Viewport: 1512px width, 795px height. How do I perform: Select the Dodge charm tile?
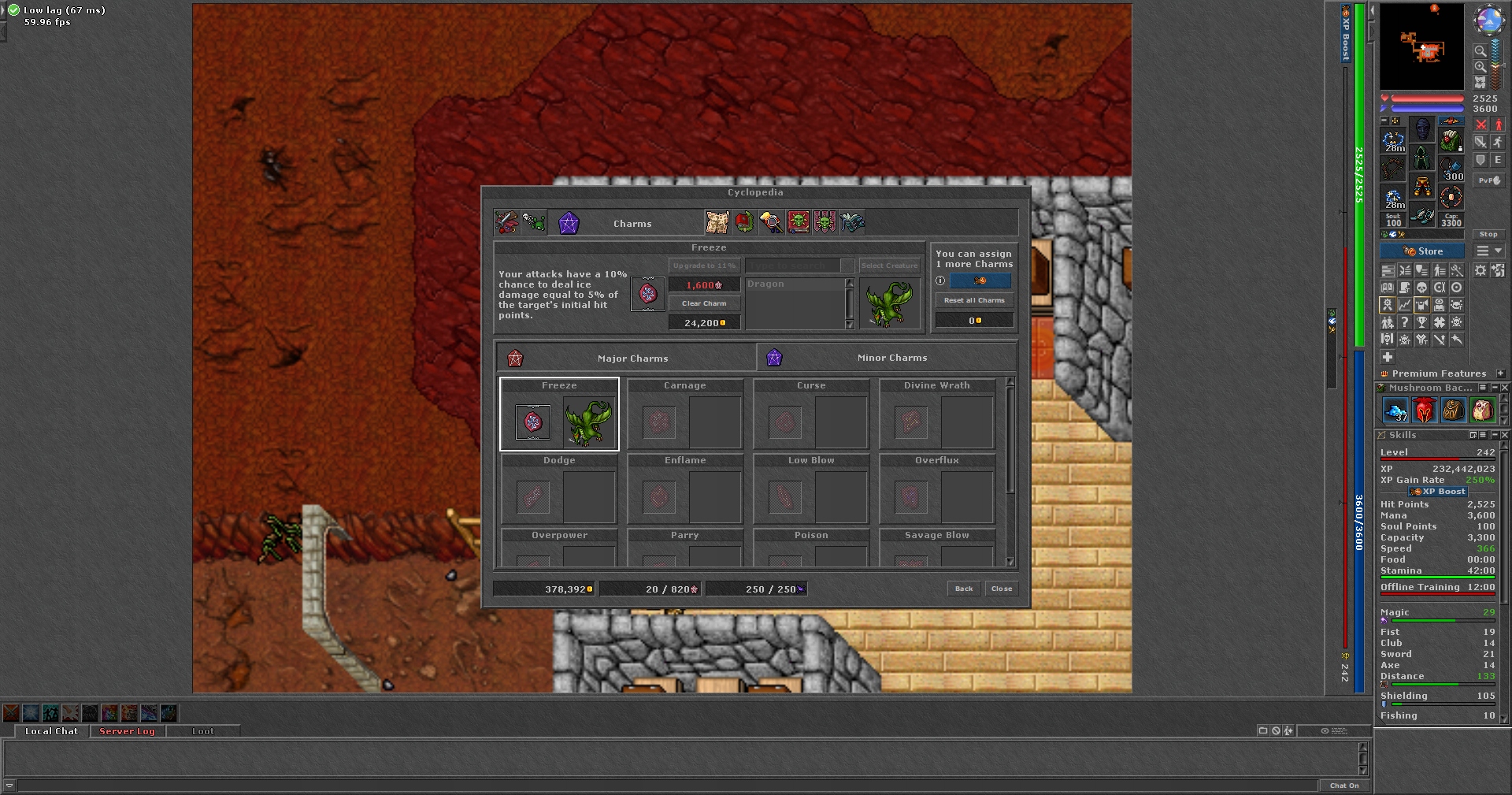click(x=559, y=489)
